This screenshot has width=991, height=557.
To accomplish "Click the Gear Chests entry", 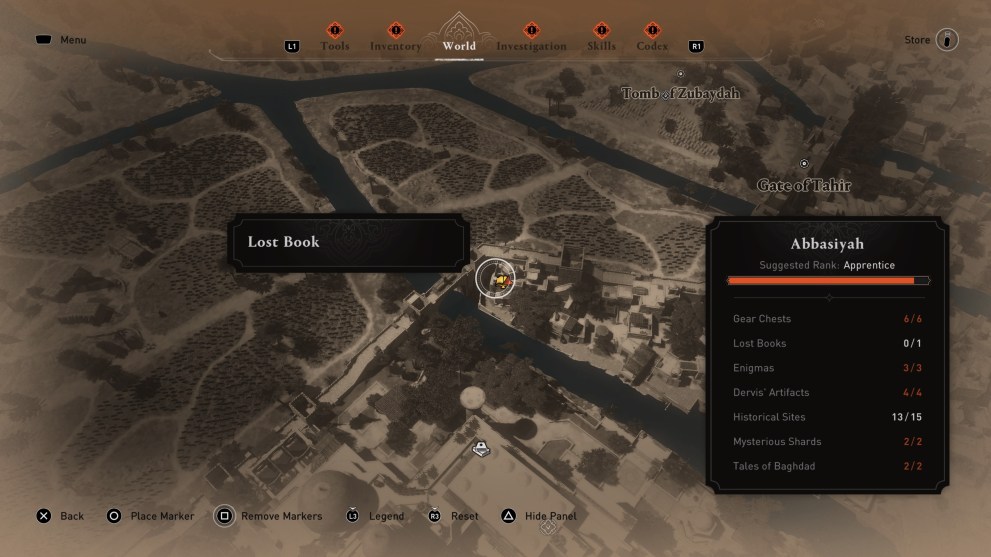I will [827, 319].
